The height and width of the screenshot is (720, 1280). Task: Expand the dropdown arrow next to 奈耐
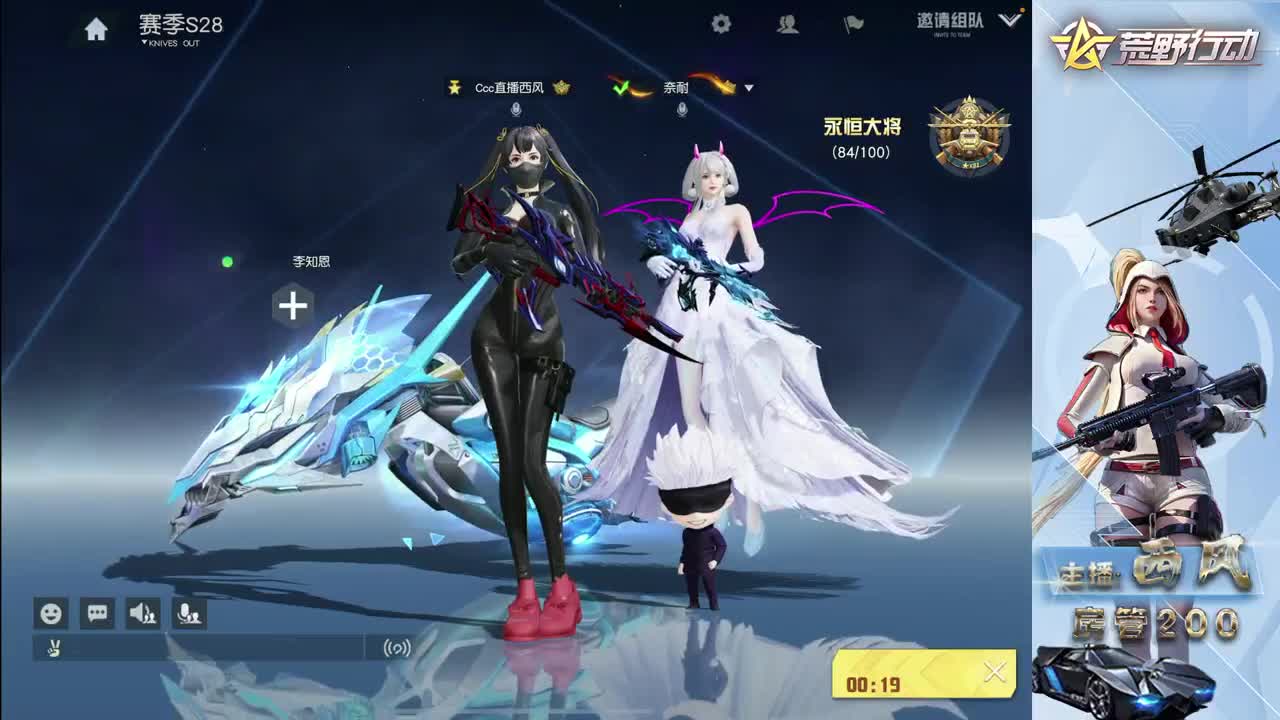[748, 88]
